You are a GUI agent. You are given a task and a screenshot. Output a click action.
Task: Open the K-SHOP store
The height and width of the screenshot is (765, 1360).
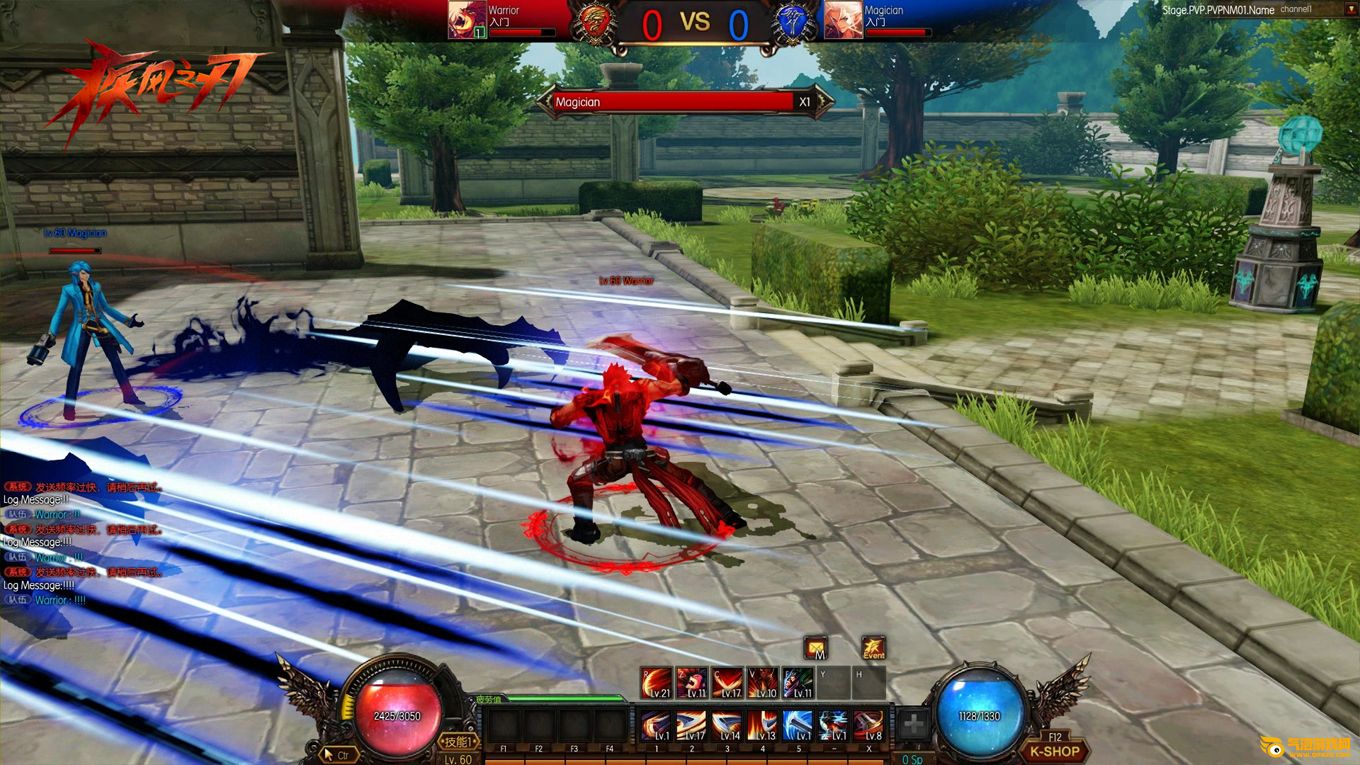(x=1053, y=750)
